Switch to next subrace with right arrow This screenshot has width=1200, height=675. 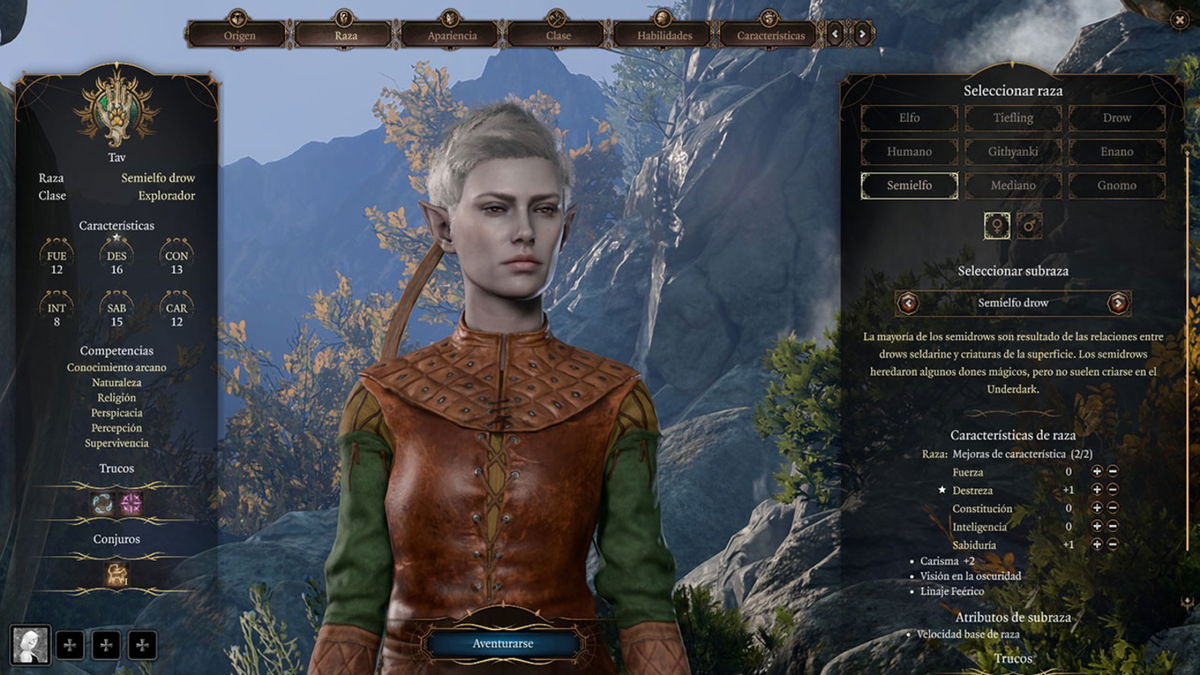(1118, 303)
